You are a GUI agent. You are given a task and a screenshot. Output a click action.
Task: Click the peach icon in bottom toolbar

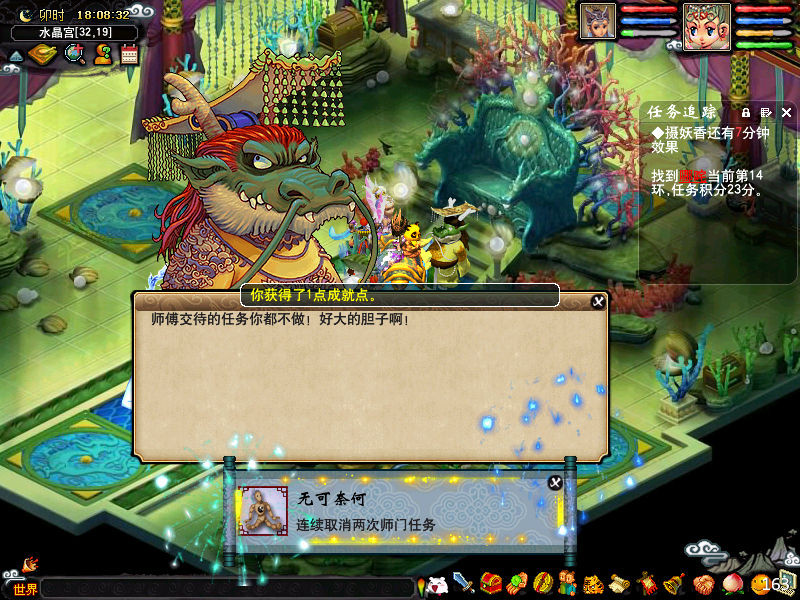[731, 584]
